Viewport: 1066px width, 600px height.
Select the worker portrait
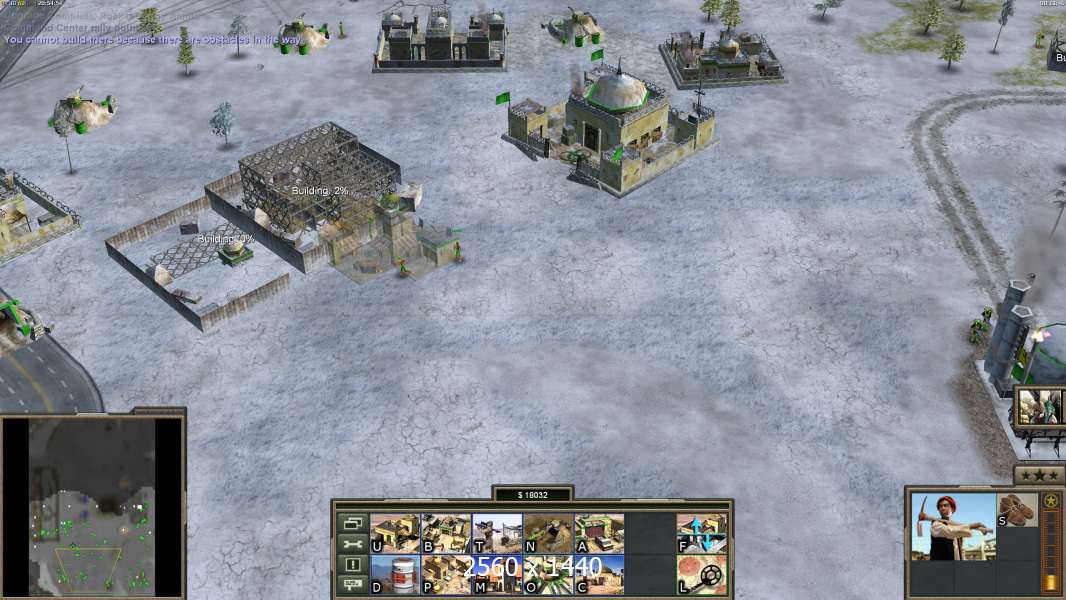coord(953,526)
